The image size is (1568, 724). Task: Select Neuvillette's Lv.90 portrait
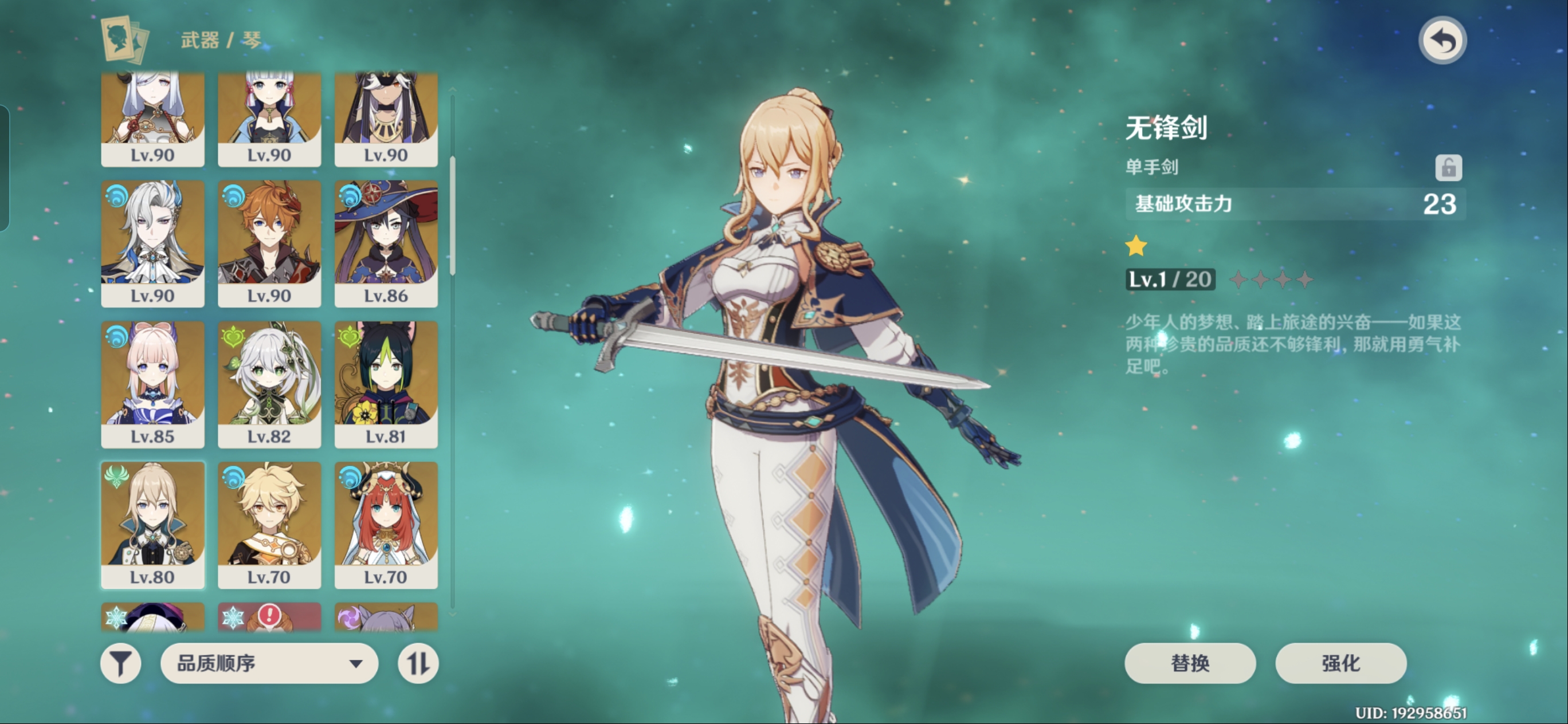point(152,243)
